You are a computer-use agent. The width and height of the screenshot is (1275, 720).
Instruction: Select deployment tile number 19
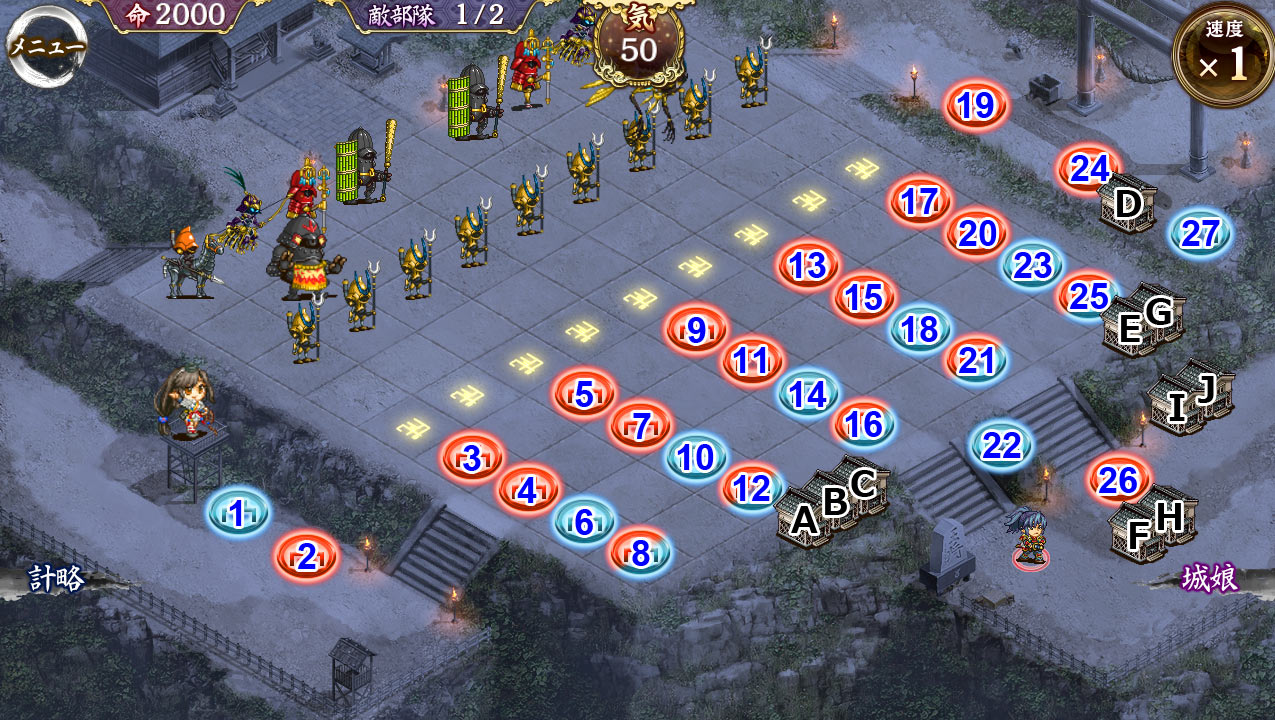976,106
